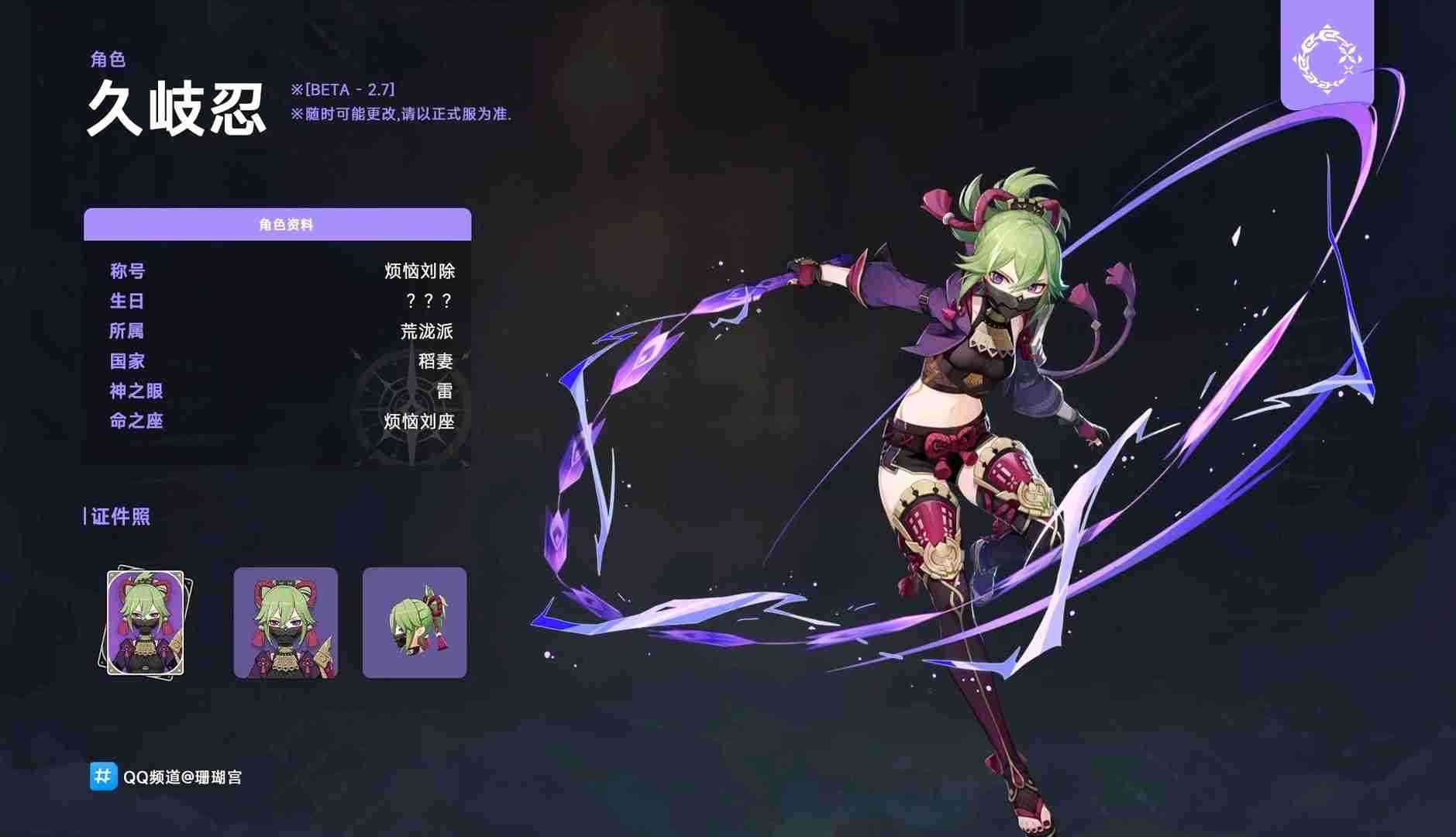Select the framed card portrait thumbnail
Screen dimensions: 1456x837
[x=145, y=623]
